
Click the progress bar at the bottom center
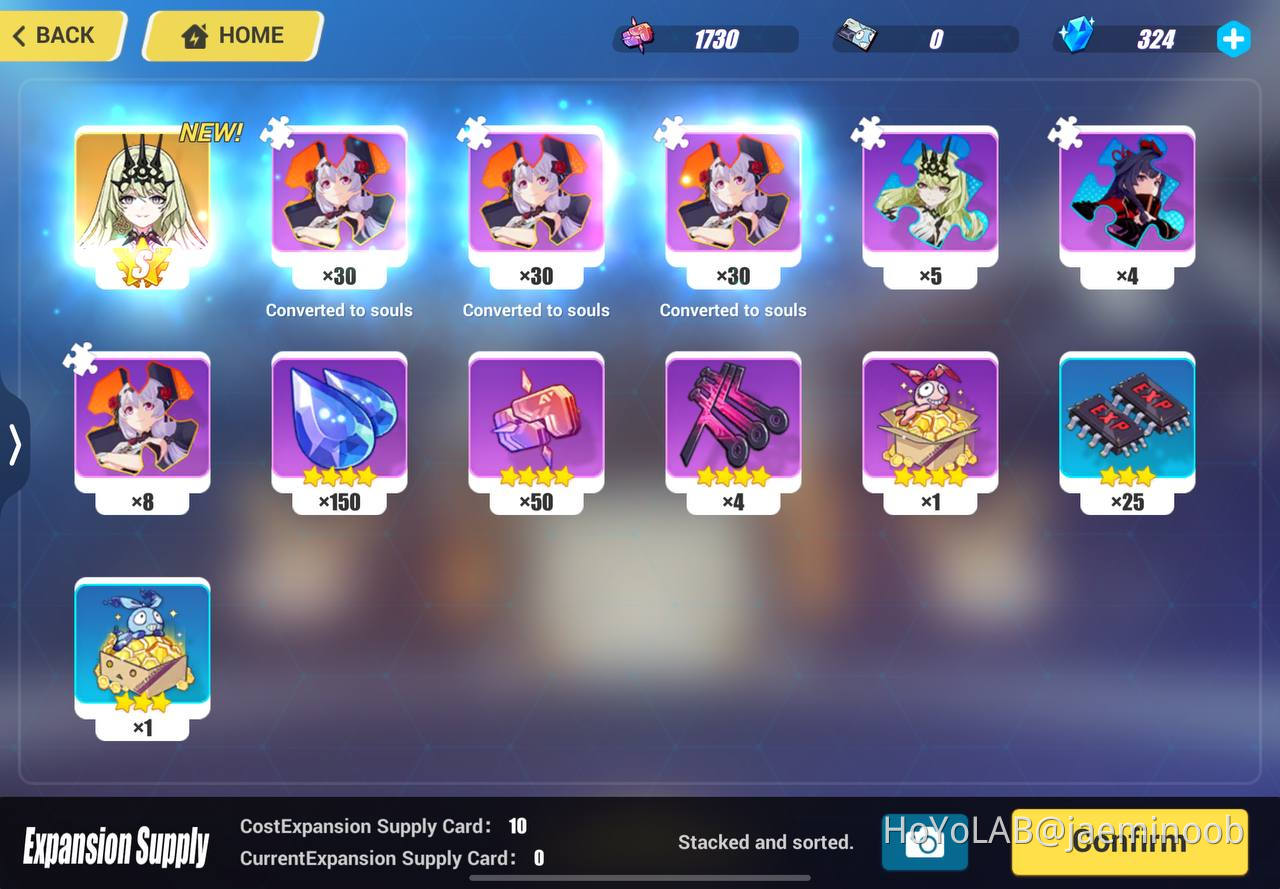click(640, 880)
